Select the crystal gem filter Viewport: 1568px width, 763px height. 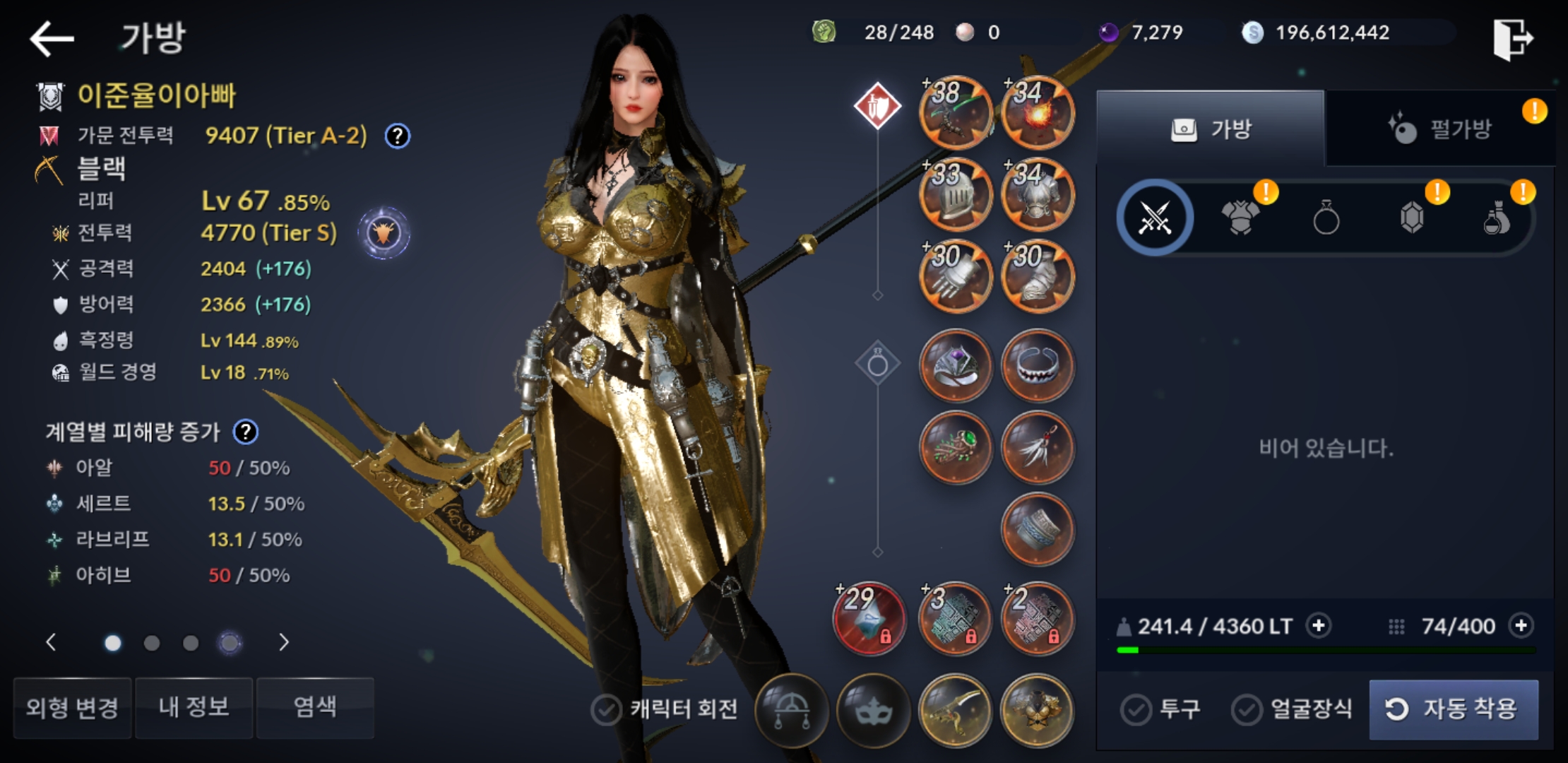point(1411,218)
